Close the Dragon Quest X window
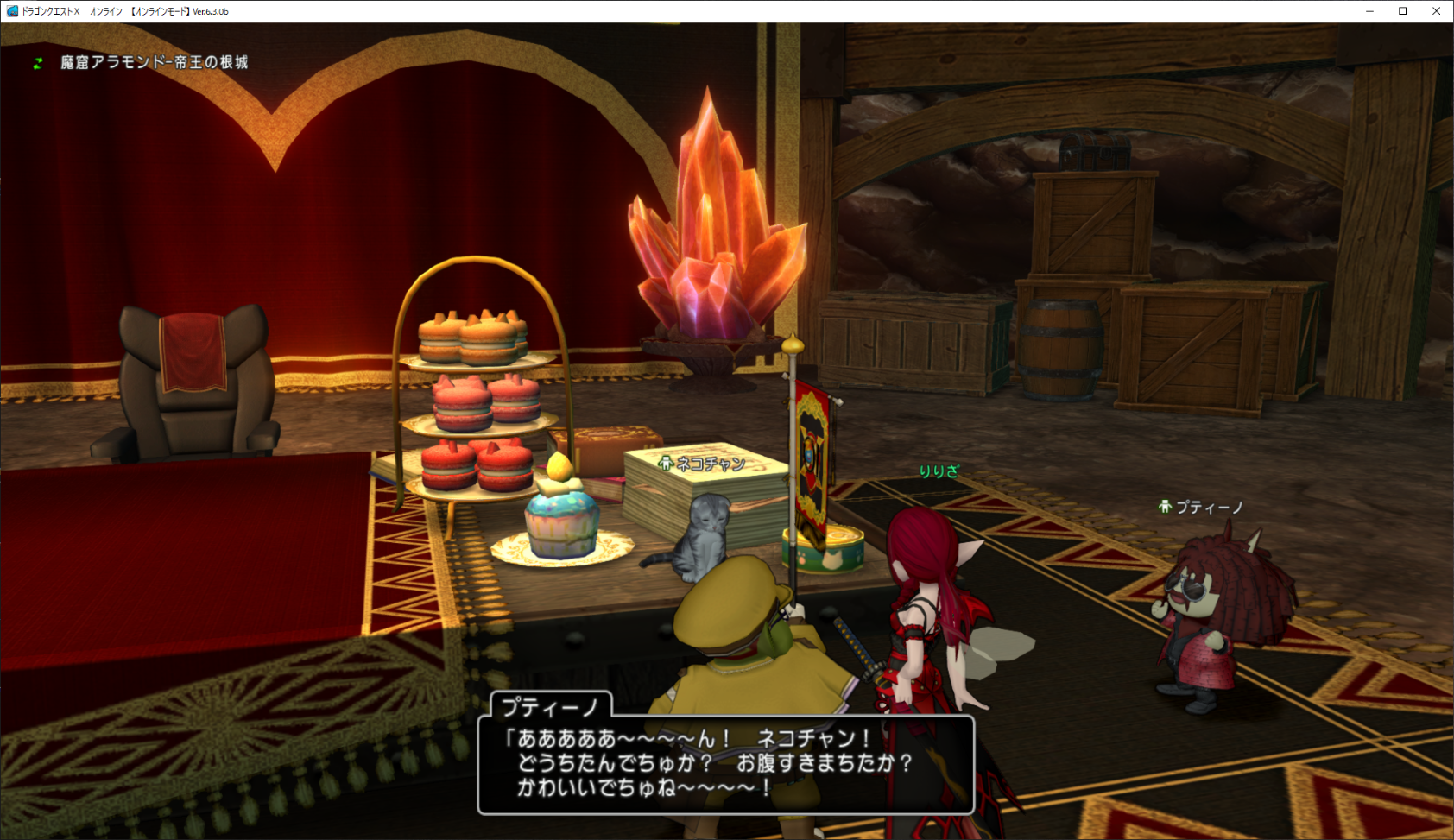The height and width of the screenshot is (840, 1454). pos(1436,11)
